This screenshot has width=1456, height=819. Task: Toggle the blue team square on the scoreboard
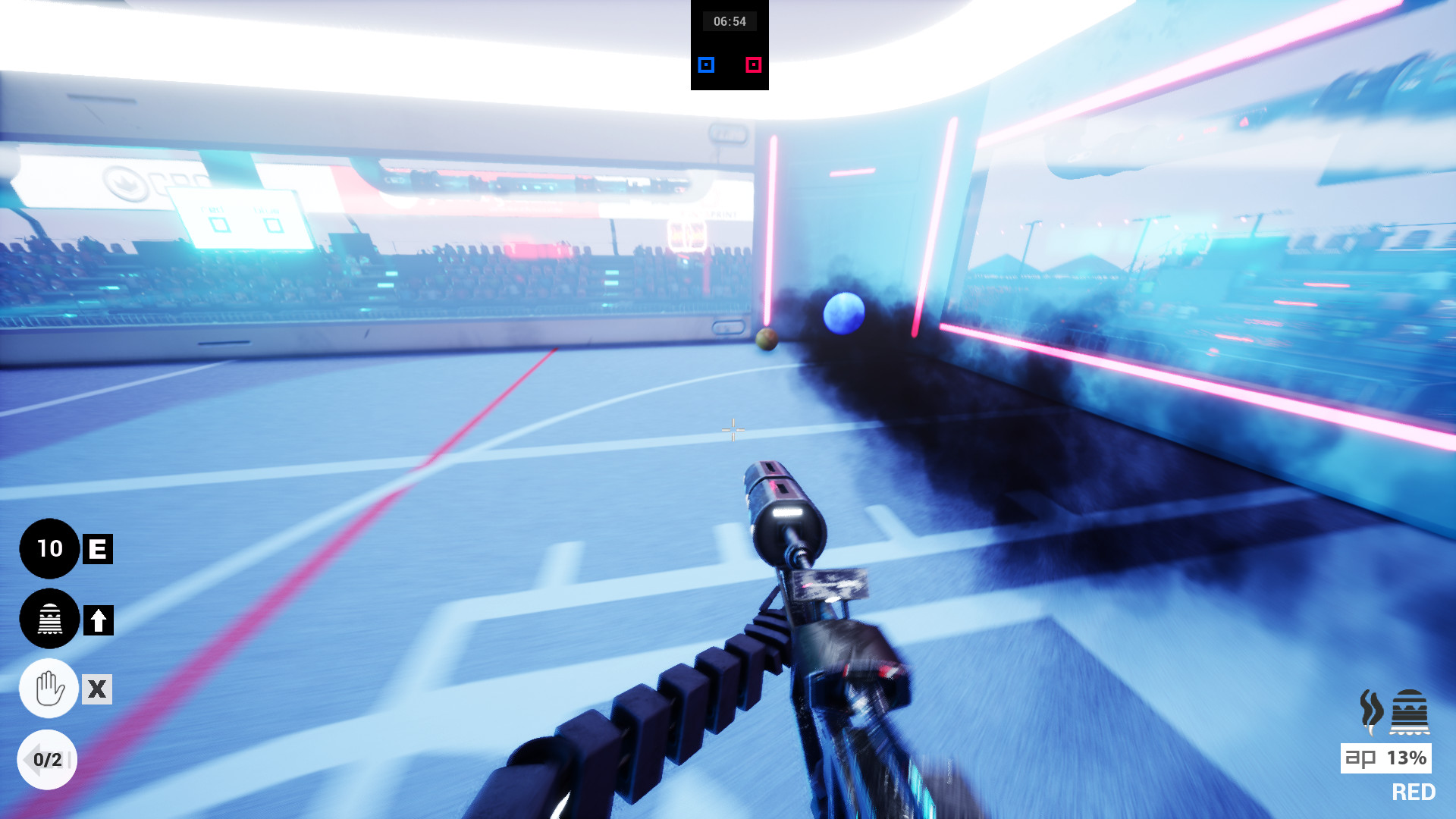(x=705, y=64)
